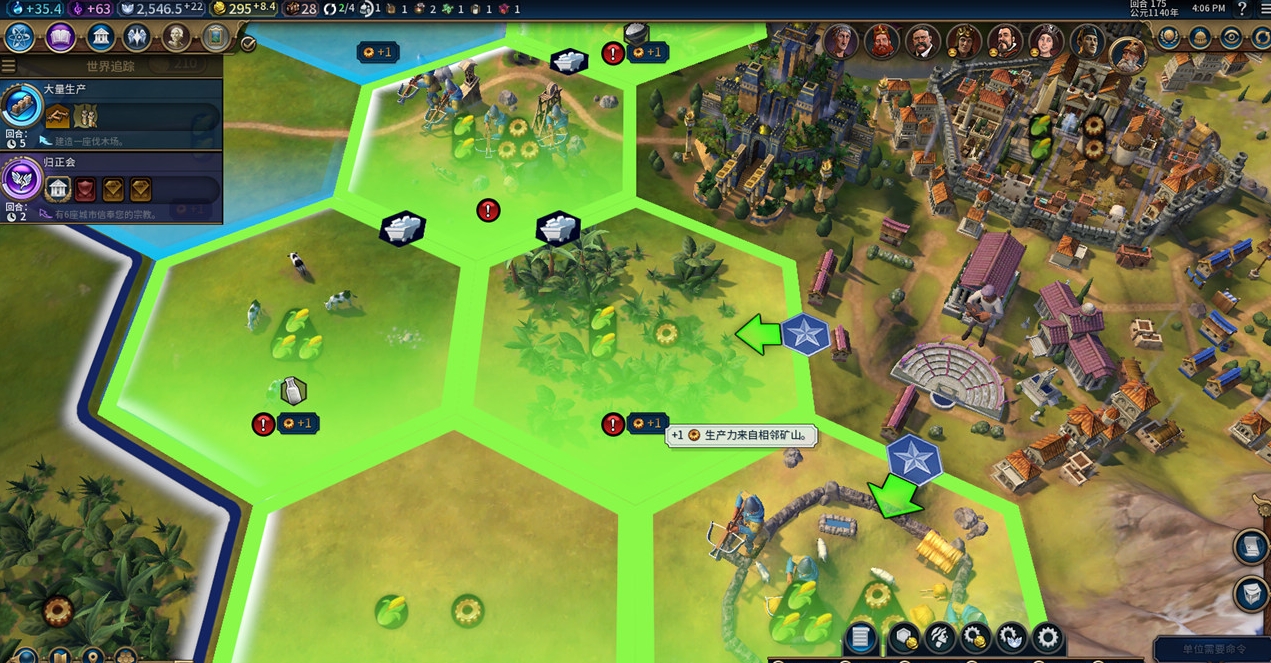Image resolution: width=1271 pixels, height=663 pixels.
Task: Click the 单位需要命令 unit needs orders button
Action: click(x=1212, y=650)
